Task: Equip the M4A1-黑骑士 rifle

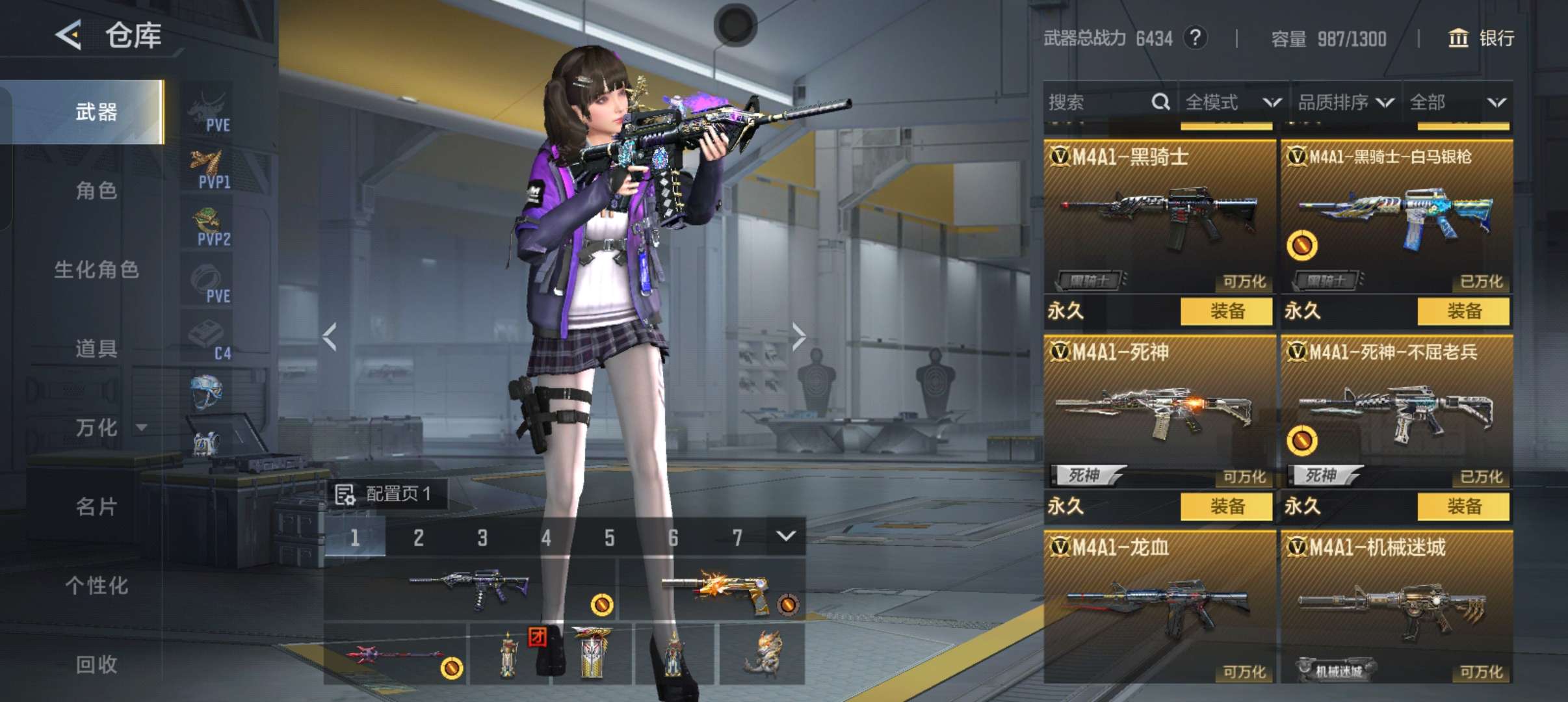Action: click(1226, 311)
